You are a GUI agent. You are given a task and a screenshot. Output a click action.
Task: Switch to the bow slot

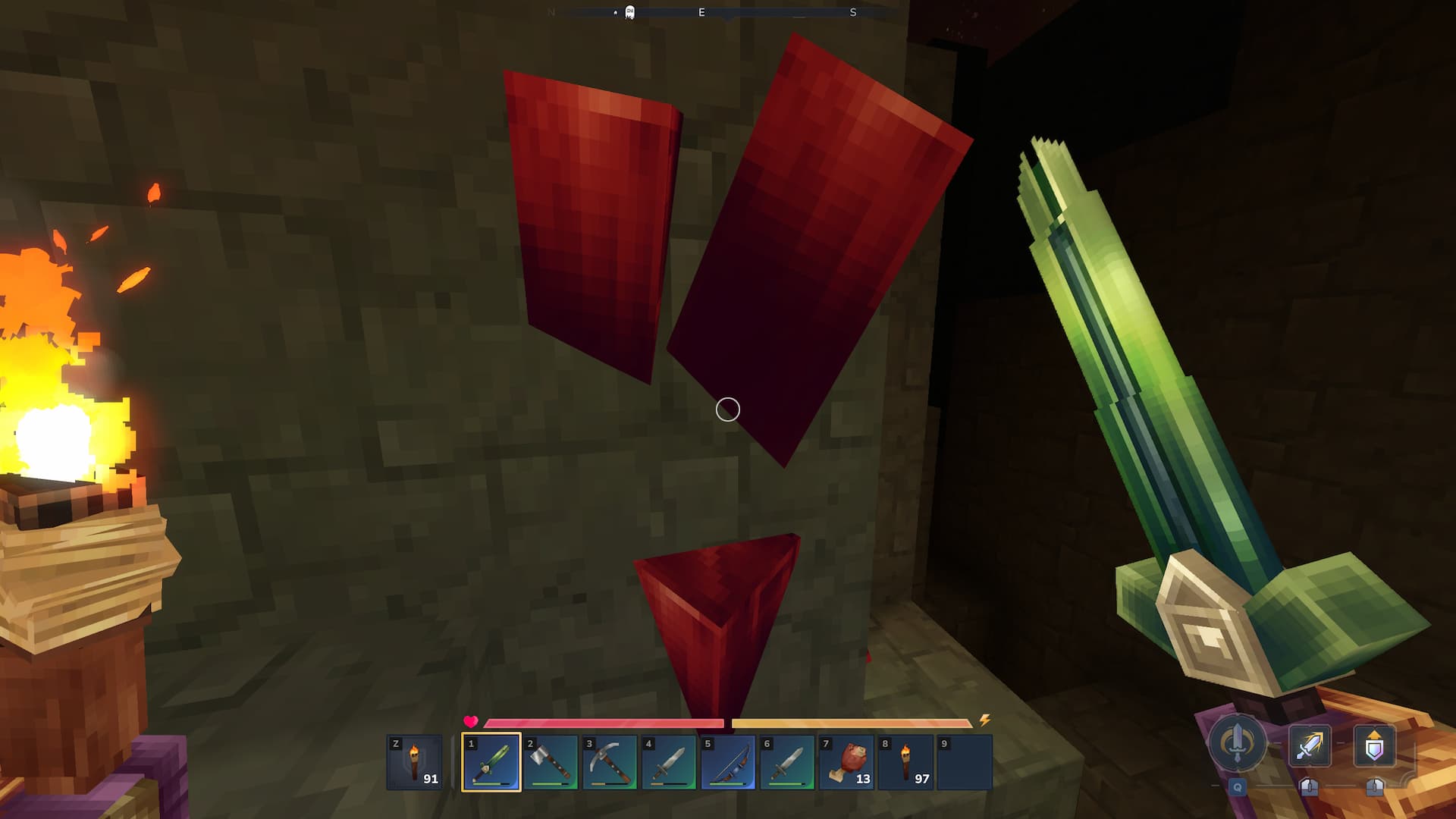(x=727, y=762)
